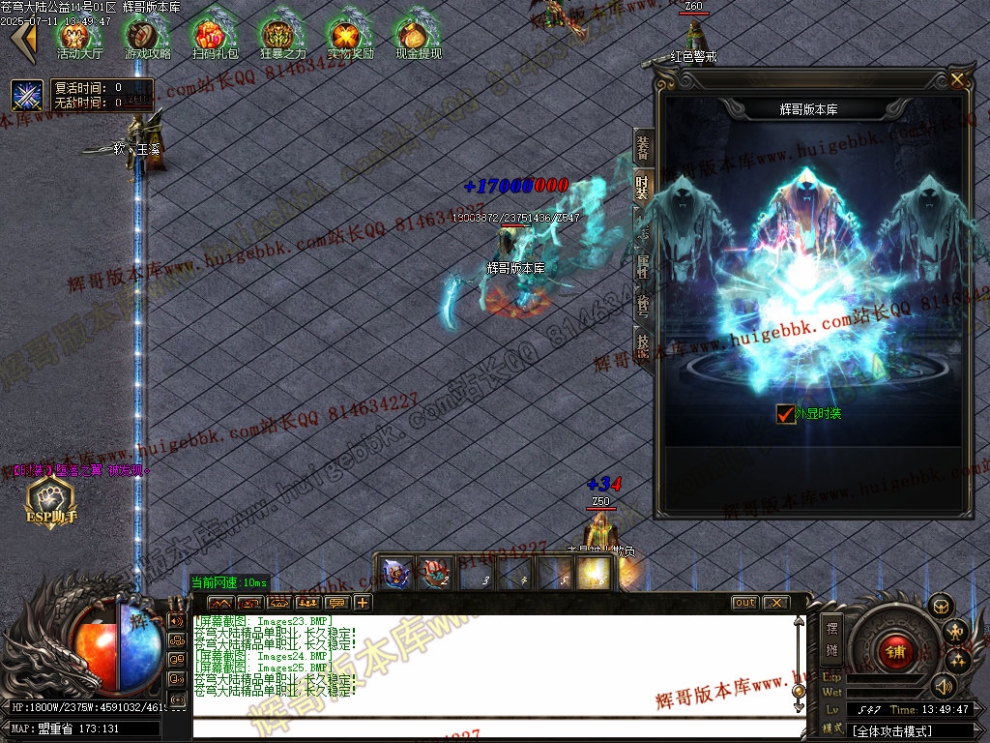990x743 pixels.
Task: Click the crossed swords buff icon
Action: click(27, 95)
